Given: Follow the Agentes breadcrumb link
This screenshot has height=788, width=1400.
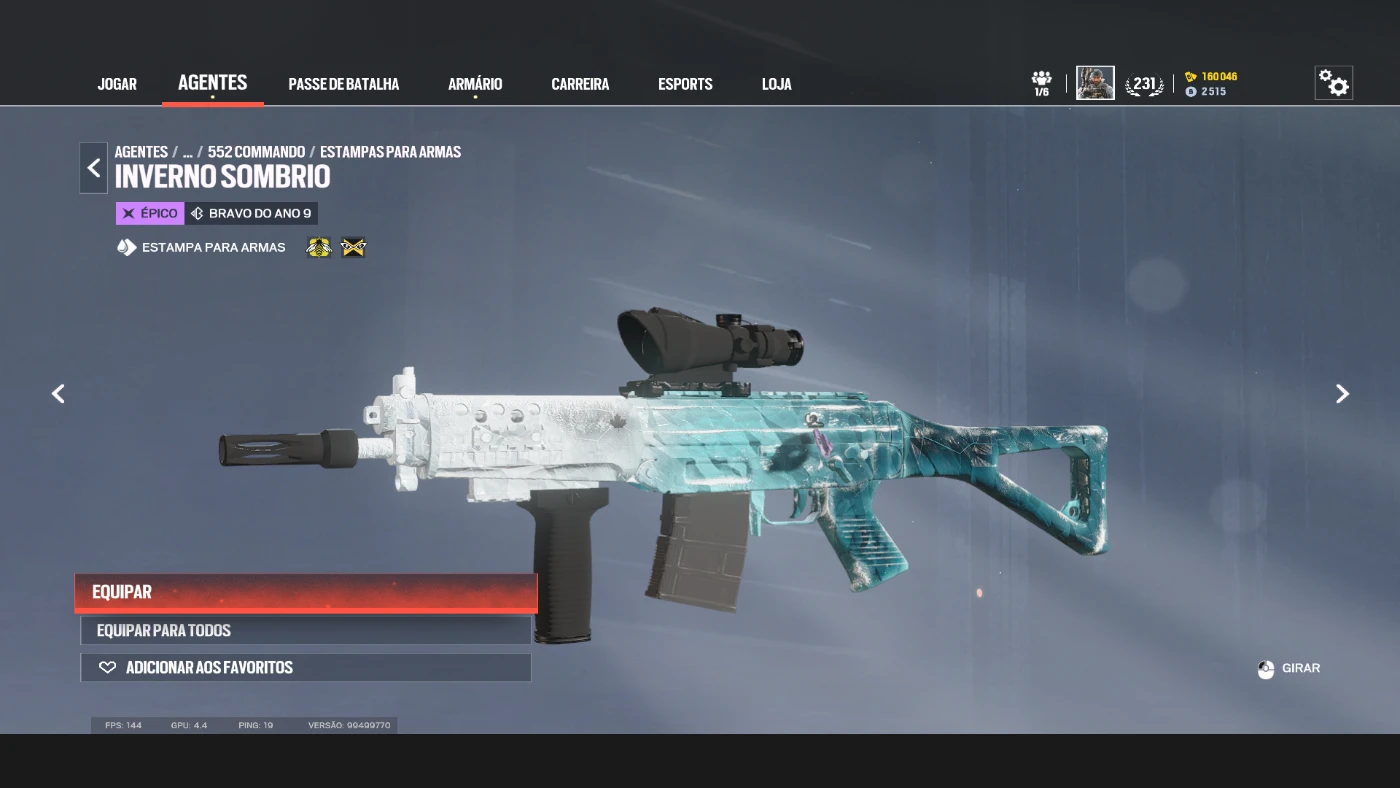Looking at the screenshot, I should click(141, 152).
